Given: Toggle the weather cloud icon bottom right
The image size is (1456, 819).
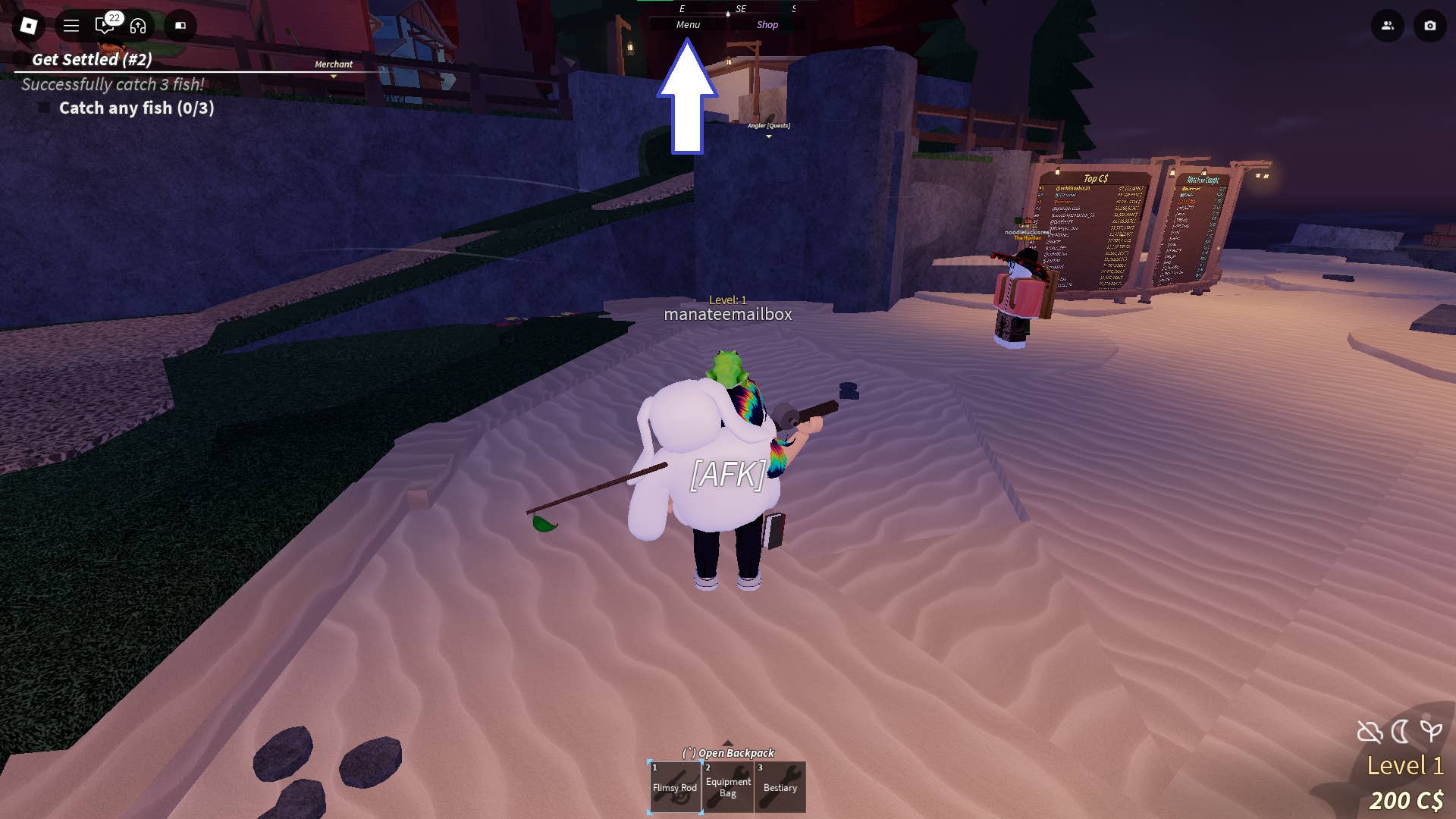Looking at the screenshot, I should click(1368, 731).
